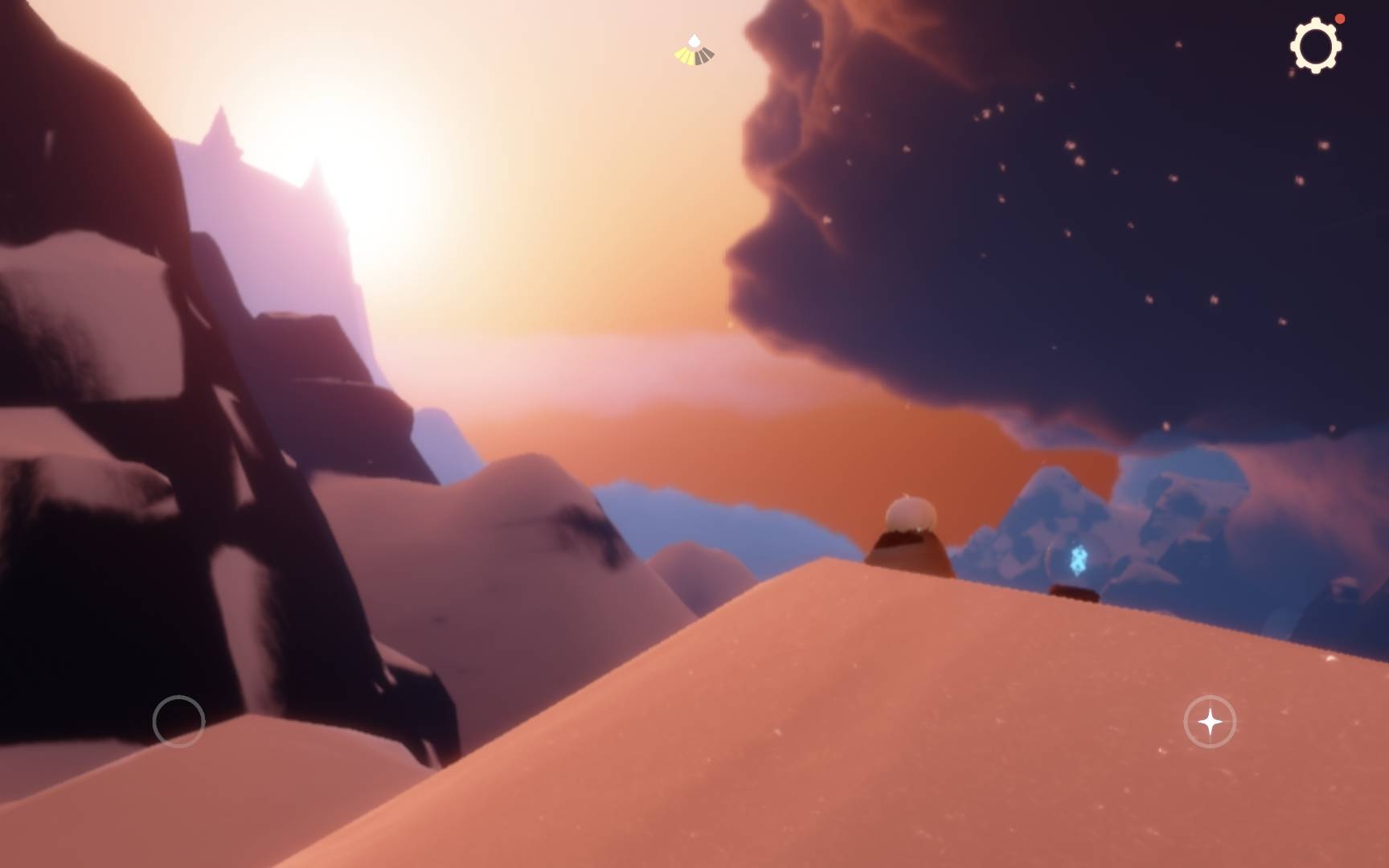Select the cape wing energy indicator
The width and height of the screenshot is (1389, 868).
(694, 51)
